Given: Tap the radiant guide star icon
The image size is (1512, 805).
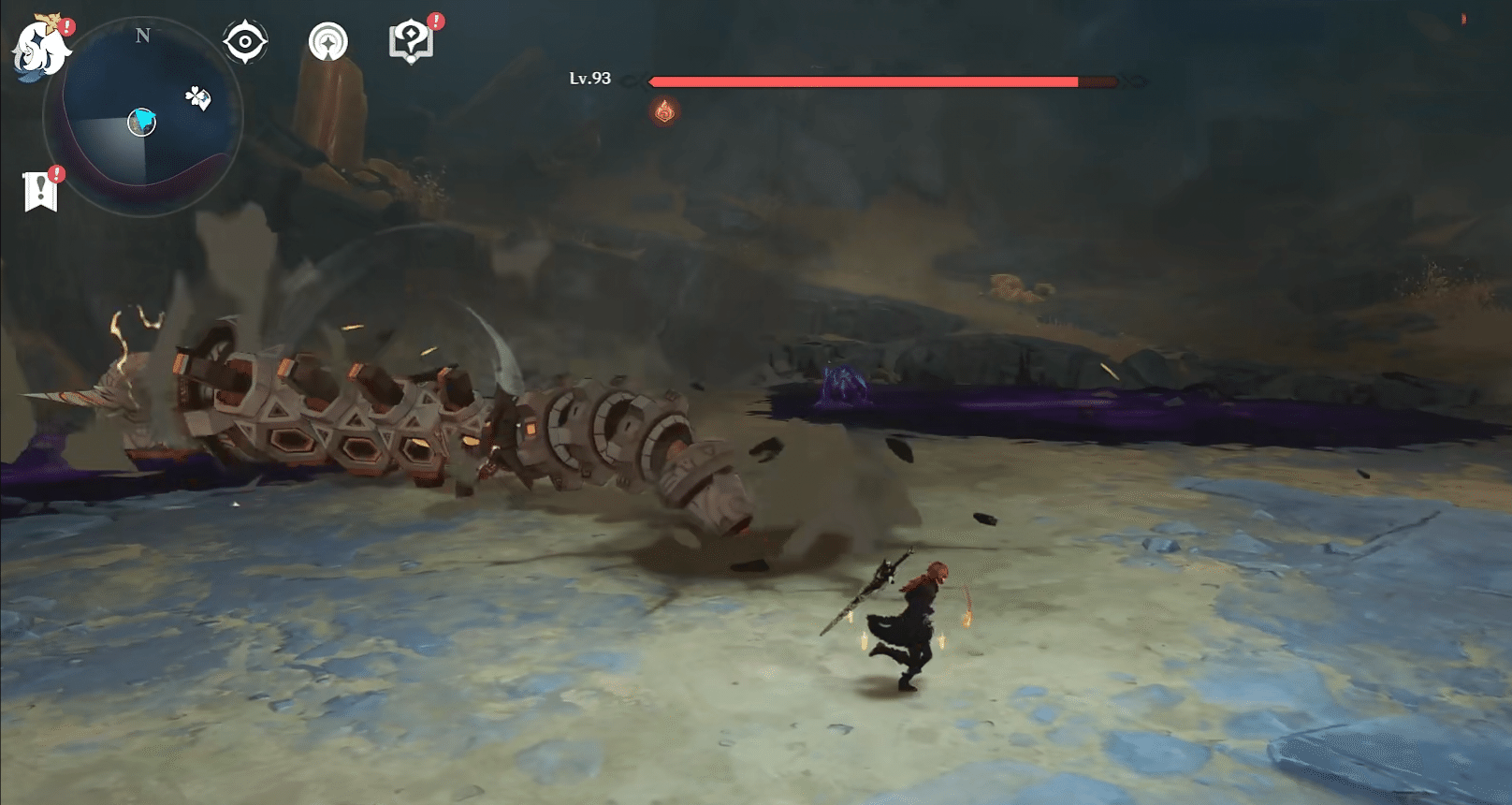Looking at the screenshot, I should click(326, 39).
